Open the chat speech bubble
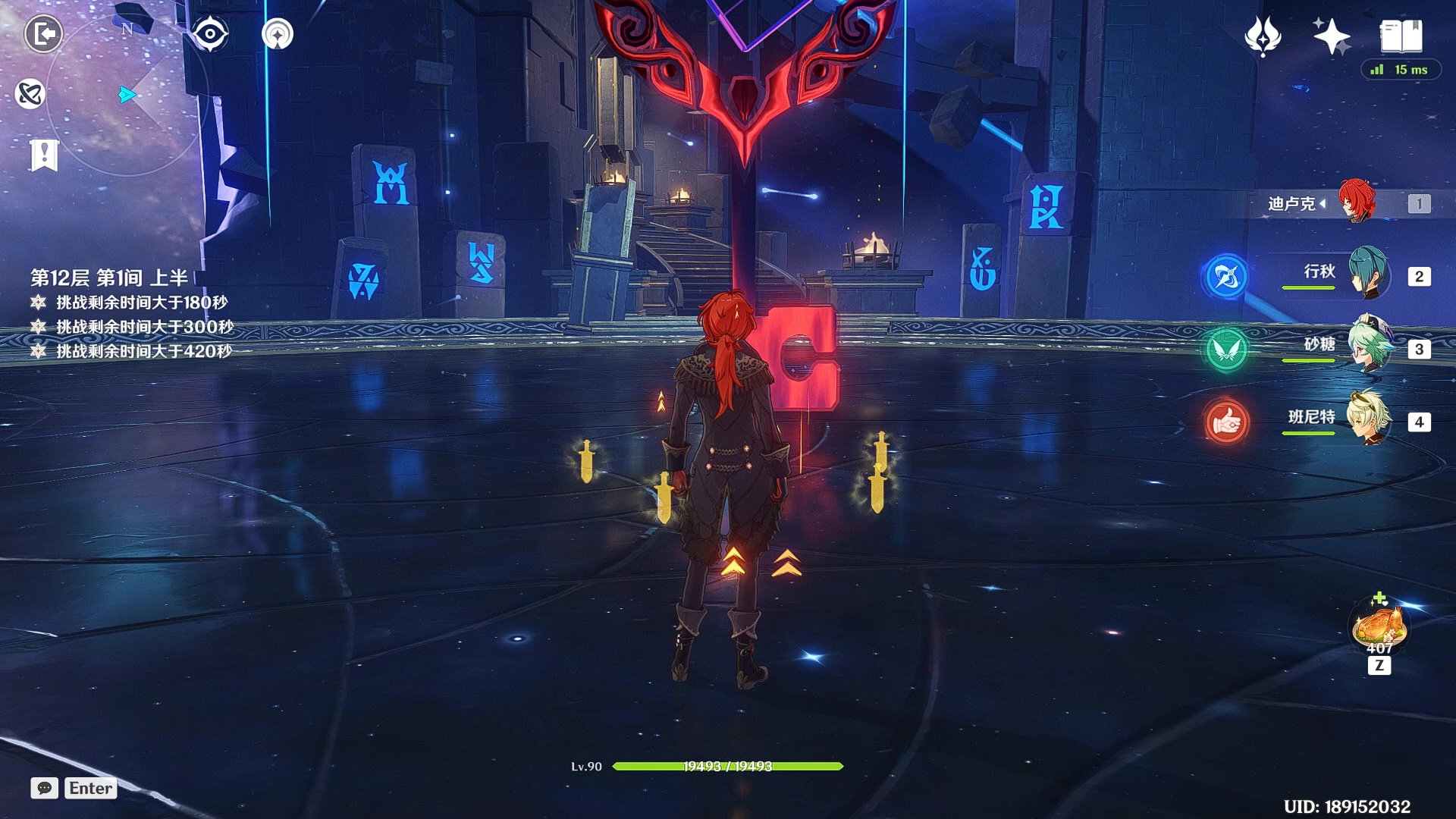The image size is (1456, 819). [44, 788]
